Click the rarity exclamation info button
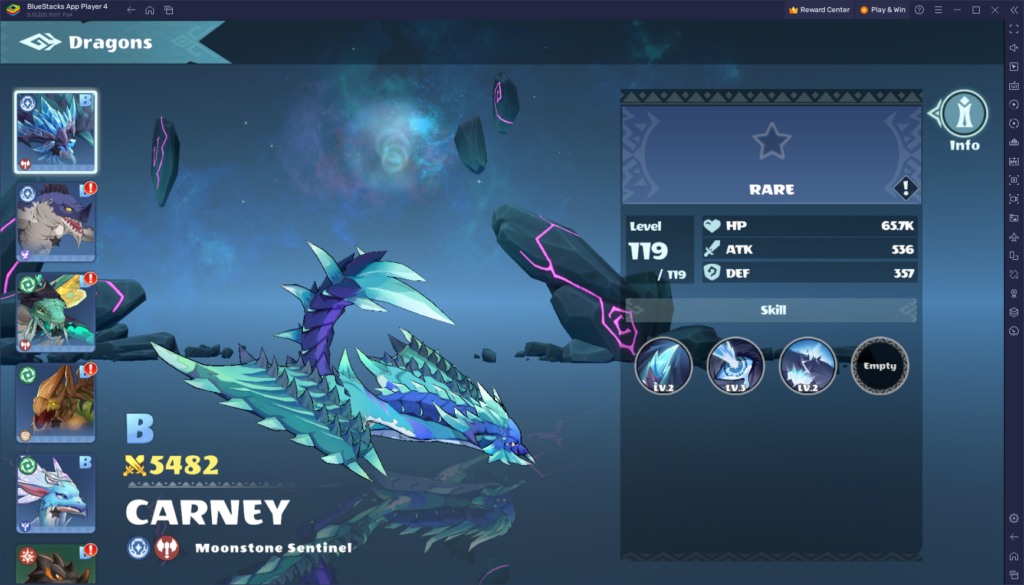Screen dimensions: 1024x585 [x=905, y=188]
